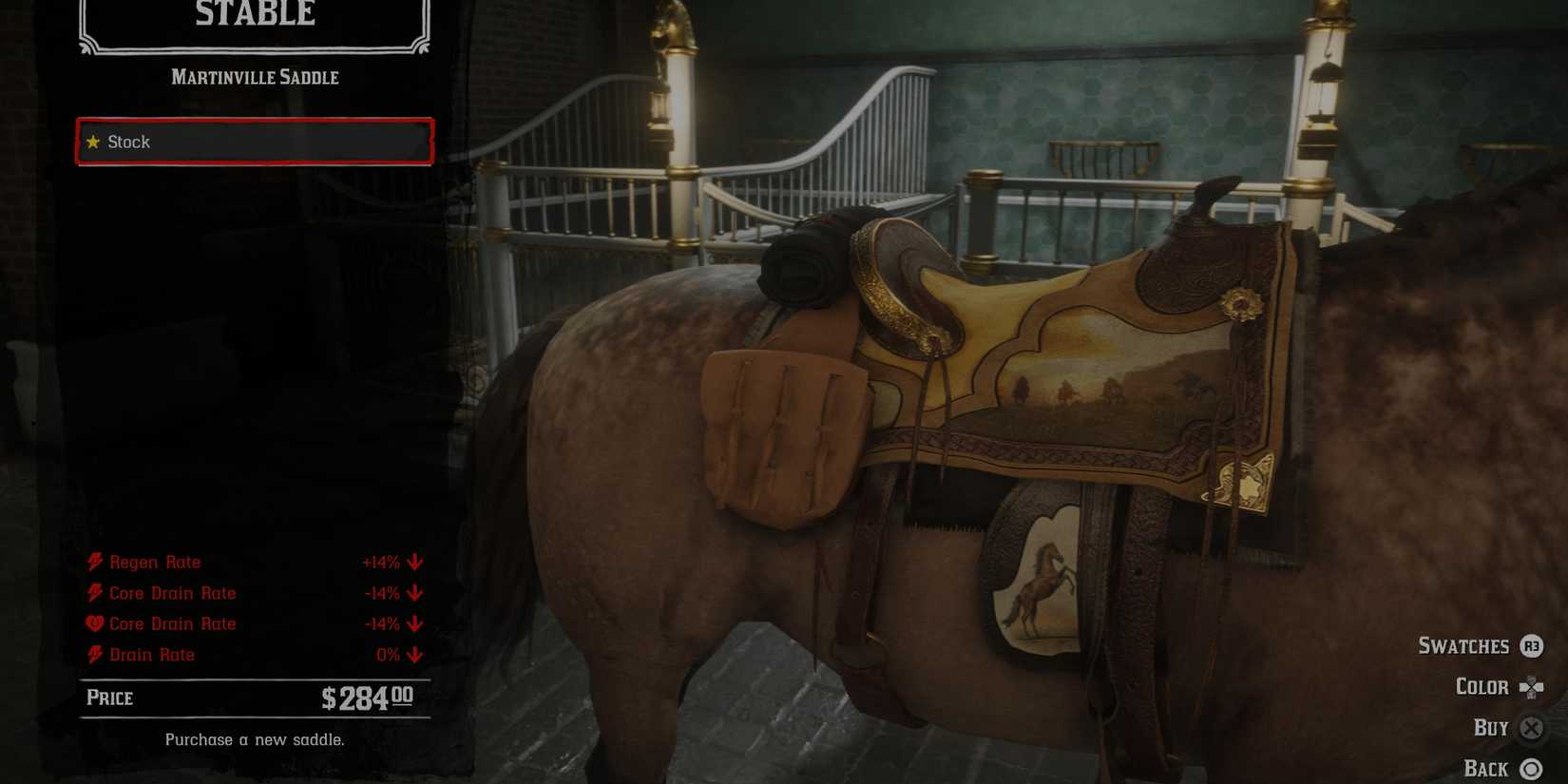
Task: Click the R3 button icon beside Swatches
Action: point(1531,646)
